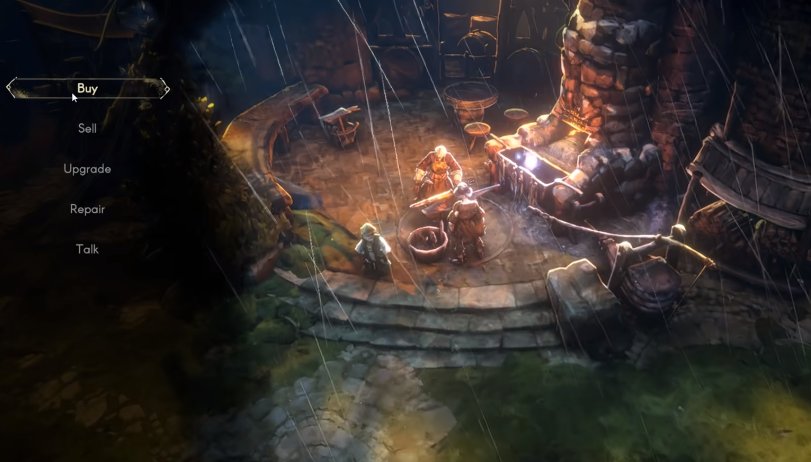Choose Sell from the blacksmith menu

(87, 129)
